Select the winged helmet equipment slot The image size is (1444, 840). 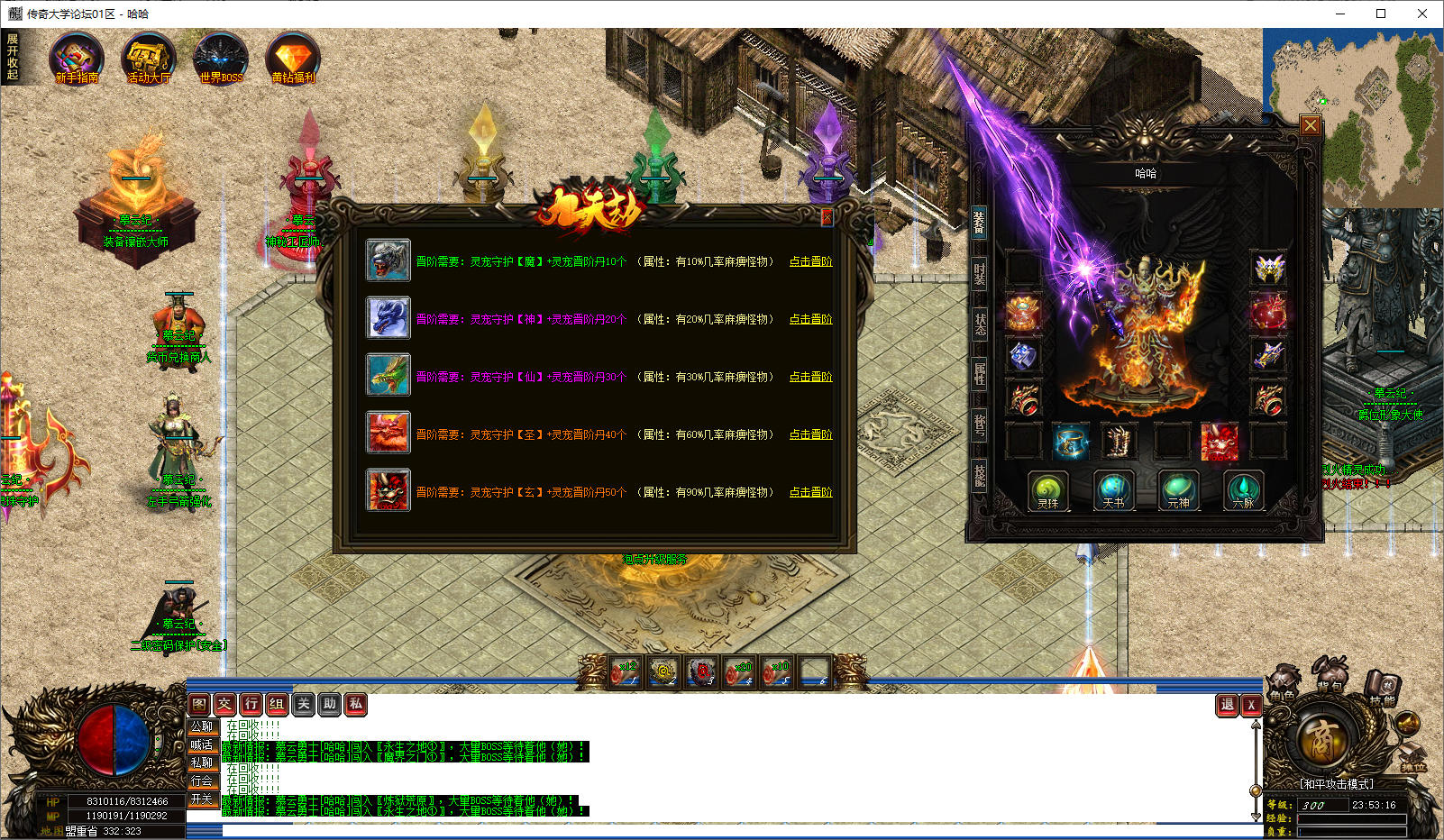(1269, 268)
